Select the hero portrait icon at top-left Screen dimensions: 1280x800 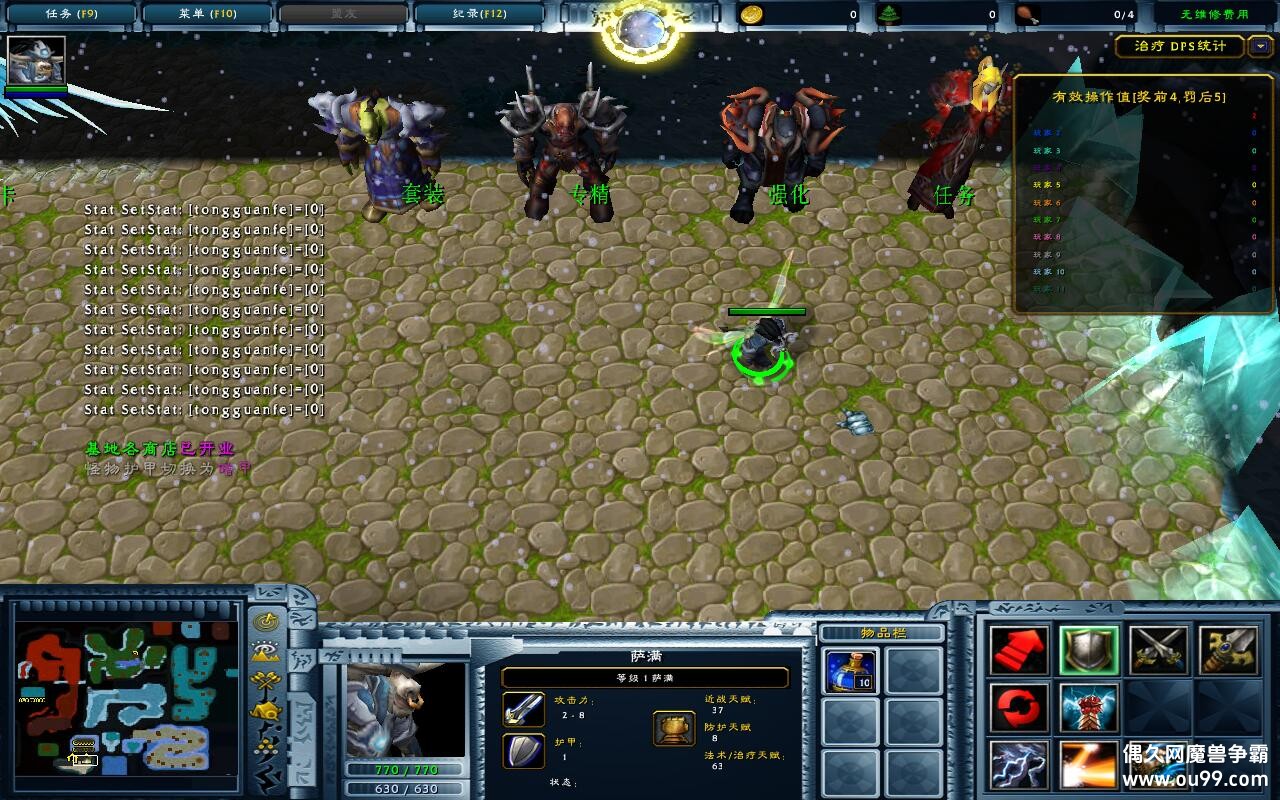pyautogui.click(x=36, y=60)
